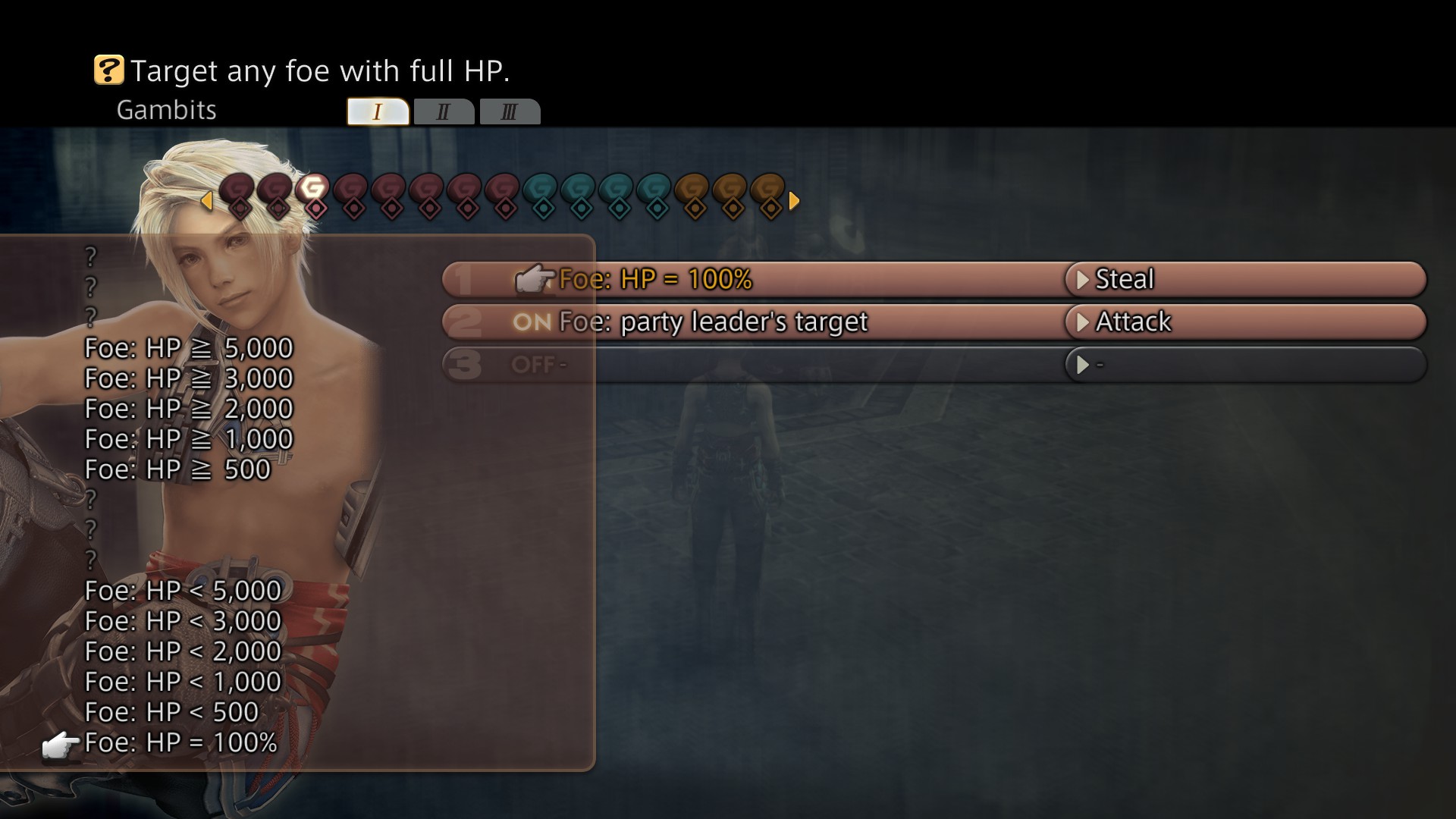The height and width of the screenshot is (819, 1456).
Task: Toggle the ON switch for gambit slot 2
Action: (533, 322)
